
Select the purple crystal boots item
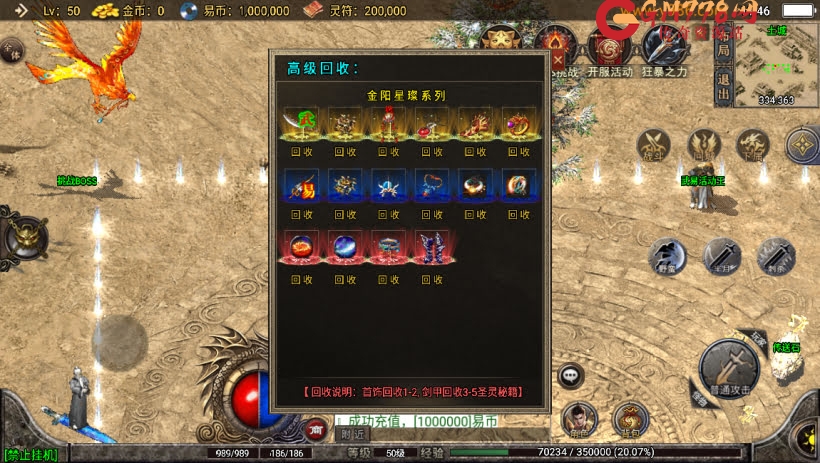(432, 246)
